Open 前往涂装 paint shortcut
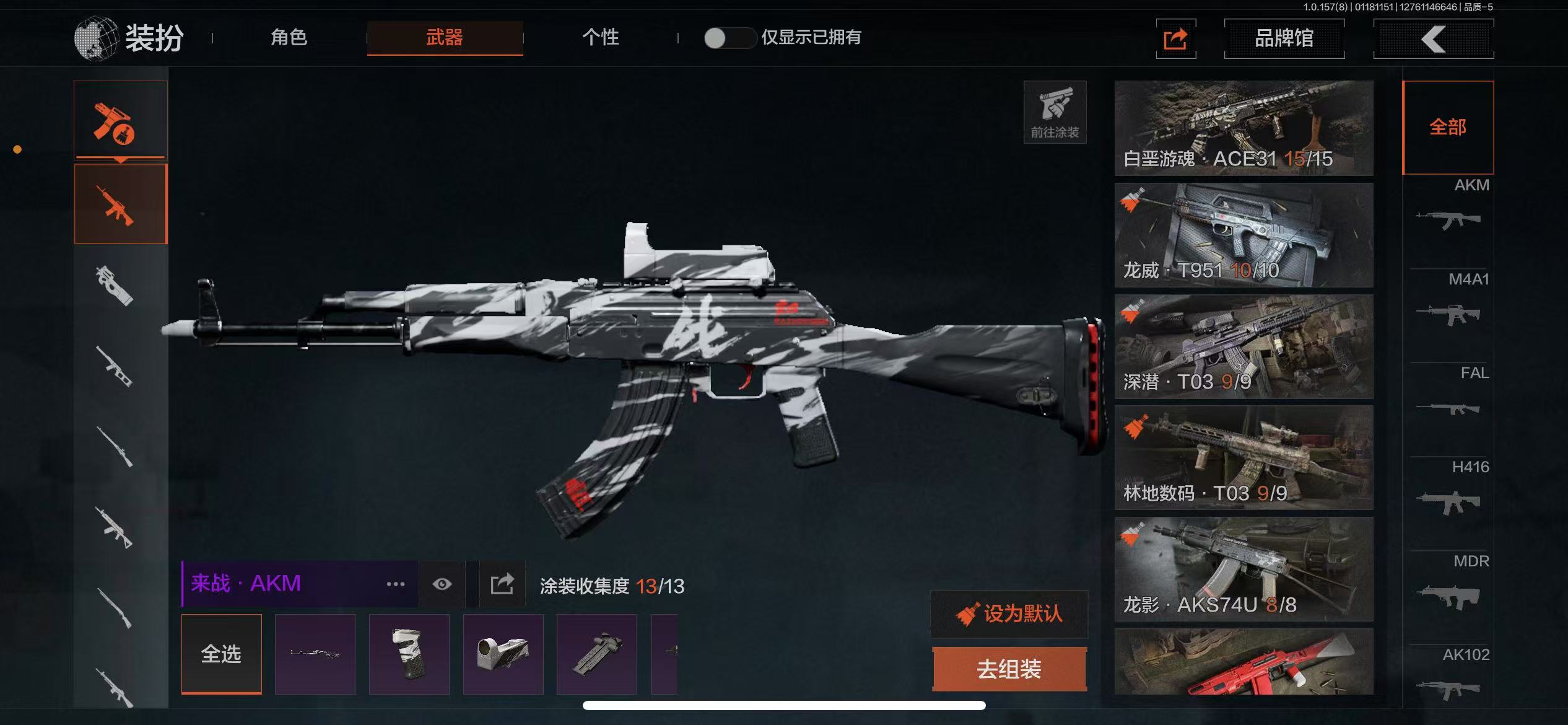1568x725 pixels. (1055, 112)
